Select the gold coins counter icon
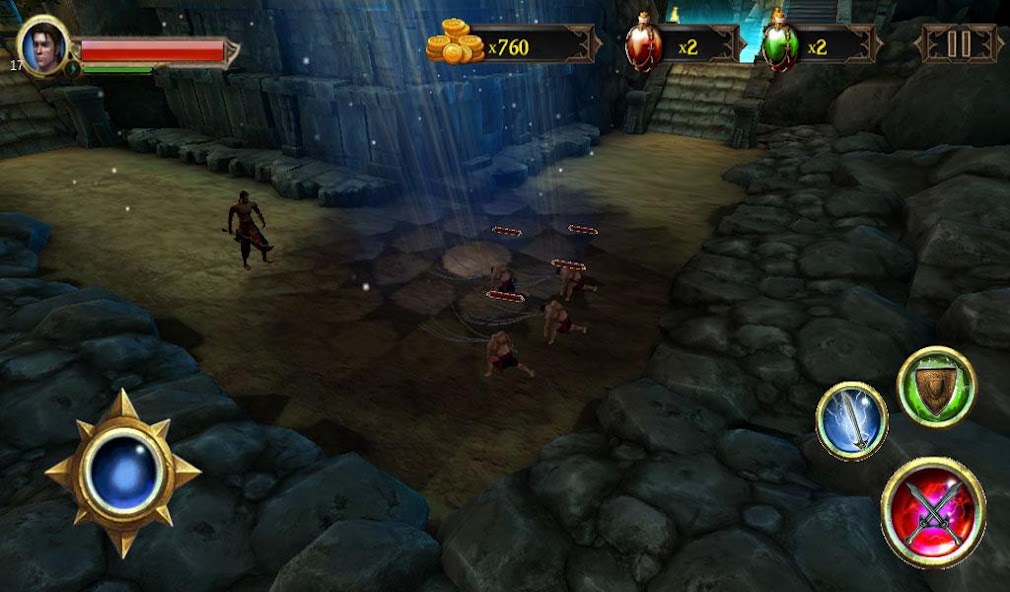1010x592 pixels. point(455,45)
